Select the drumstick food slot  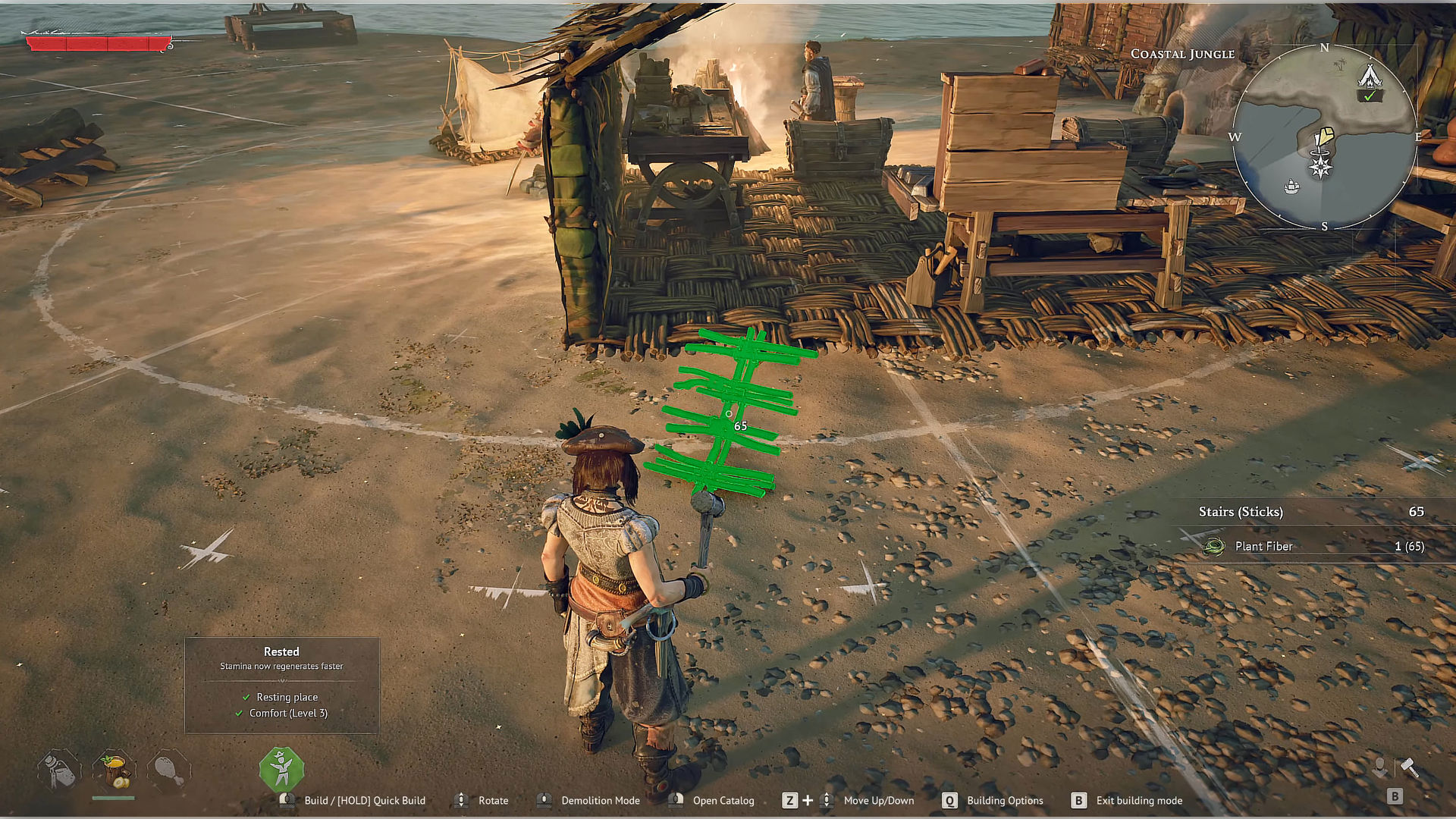(168, 770)
